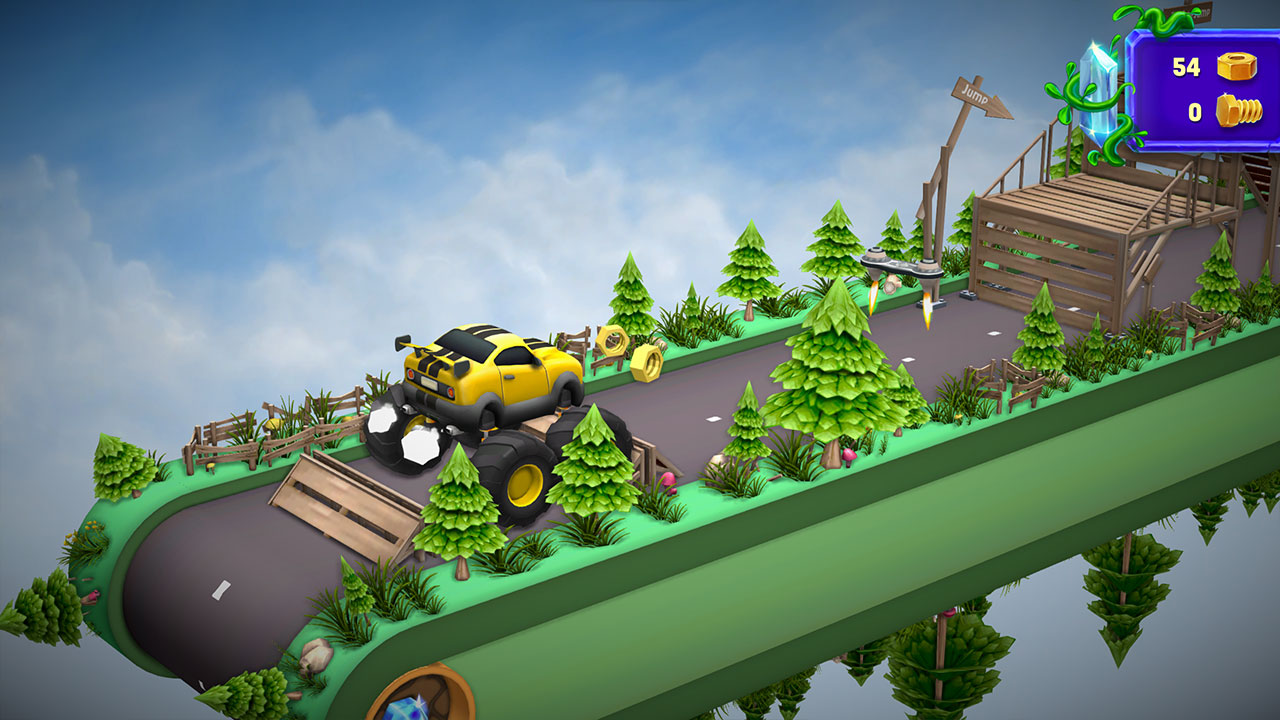Image resolution: width=1280 pixels, height=720 pixels.
Task: Click the bolt counter showing 0
Action: 1195,111
